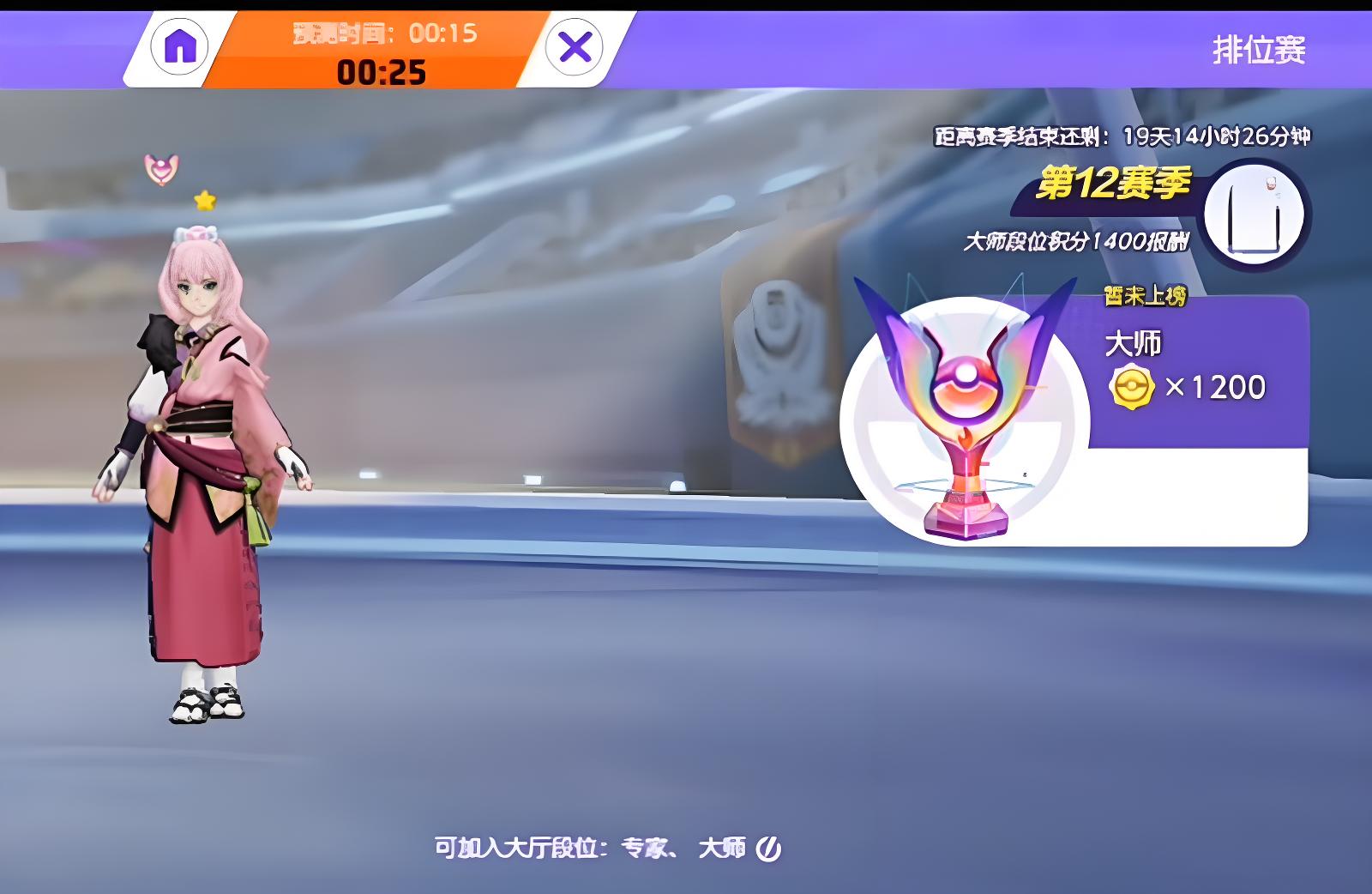1372x894 pixels.
Task: Toggle the 排位赛 mode indicator
Action: 1261,50
